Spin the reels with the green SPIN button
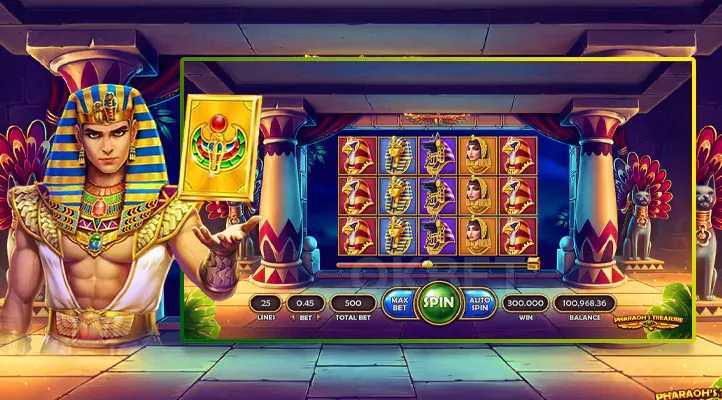The image size is (722, 400). click(437, 302)
